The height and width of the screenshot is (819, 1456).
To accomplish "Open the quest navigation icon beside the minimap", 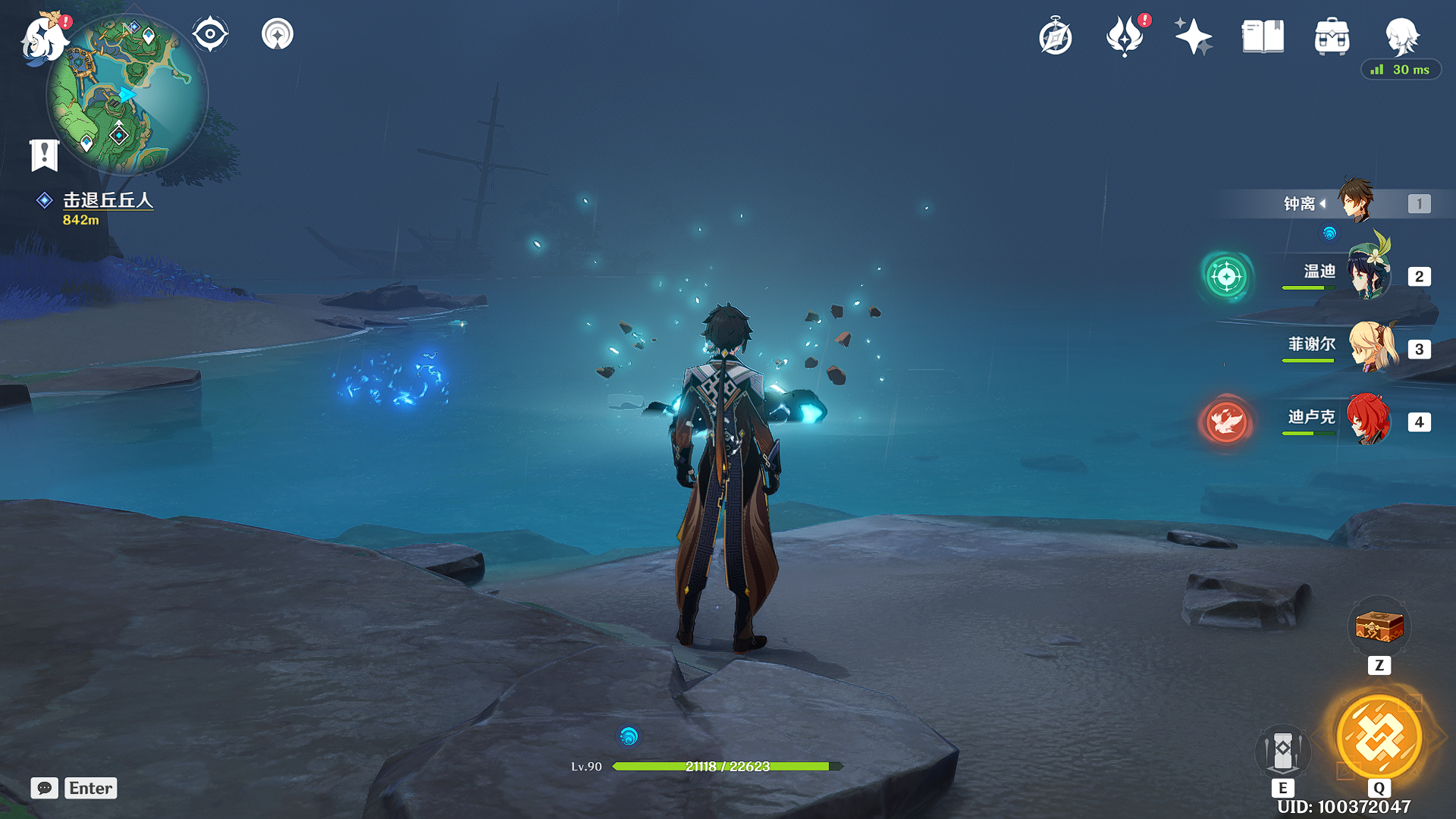I will pos(278,35).
